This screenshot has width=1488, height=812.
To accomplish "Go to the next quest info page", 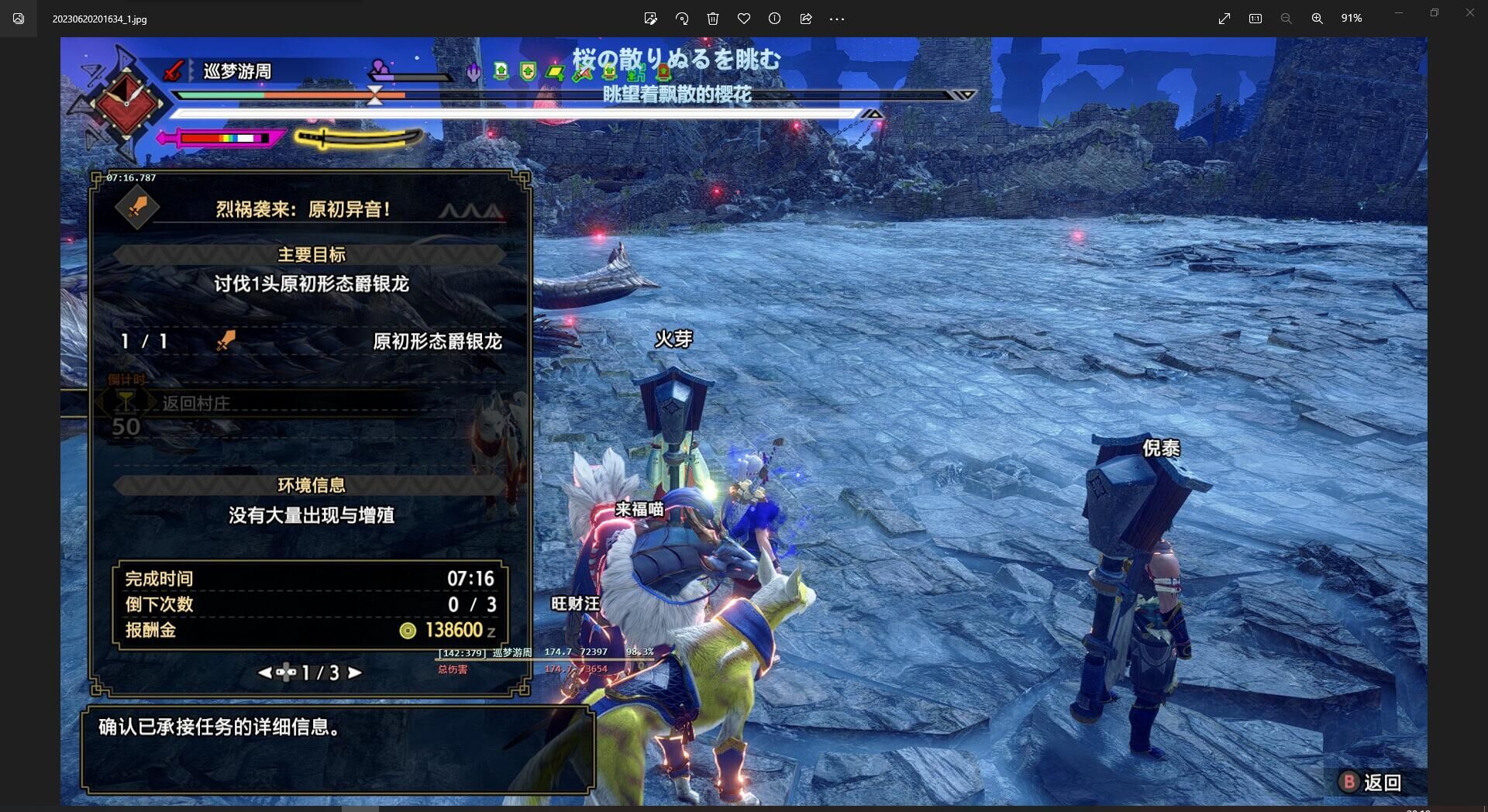I will pos(355,673).
